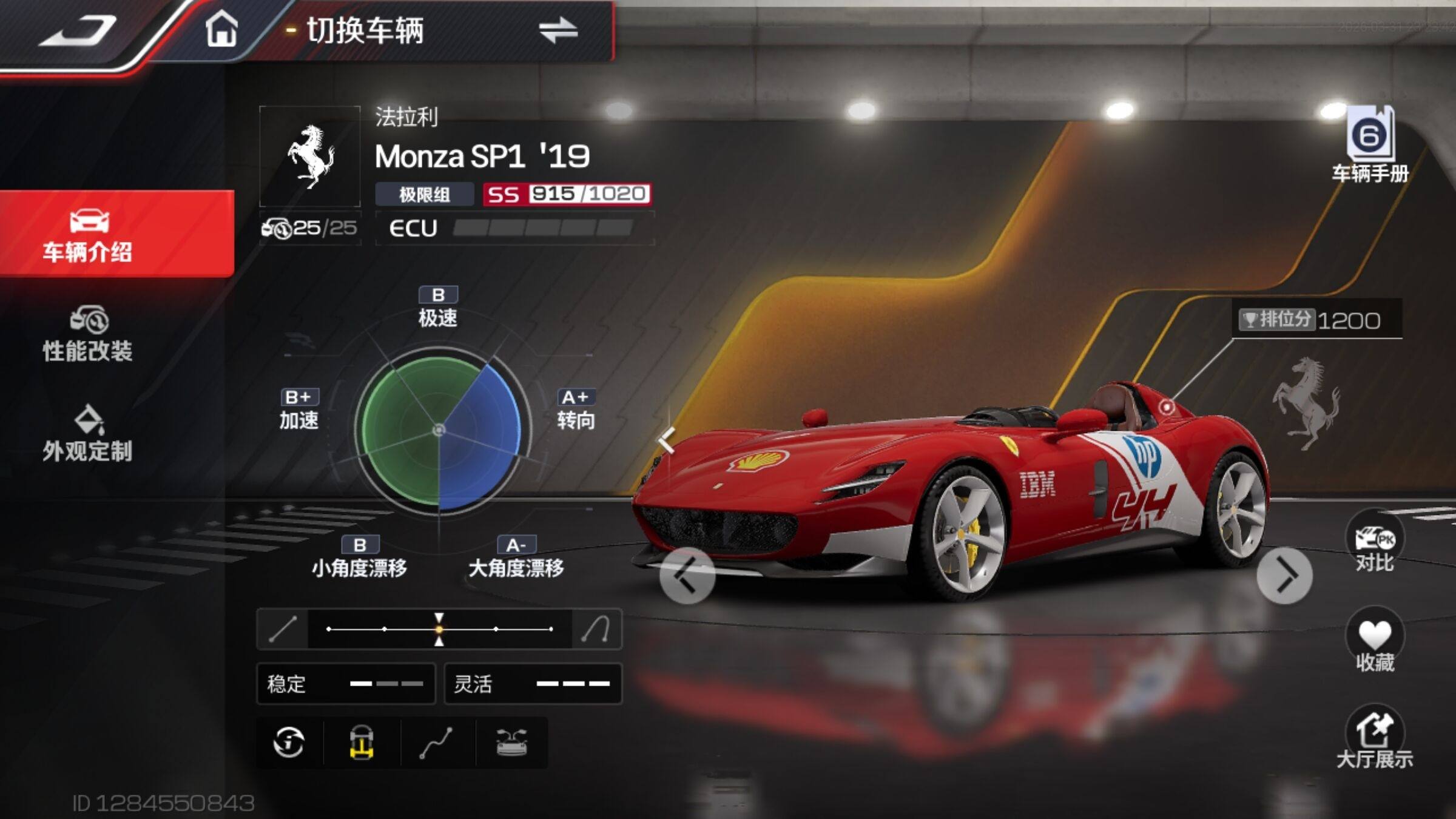Click the center handle on the tuning slider
Viewport: 1456px width, 819px height.
(x=439, y=629)
